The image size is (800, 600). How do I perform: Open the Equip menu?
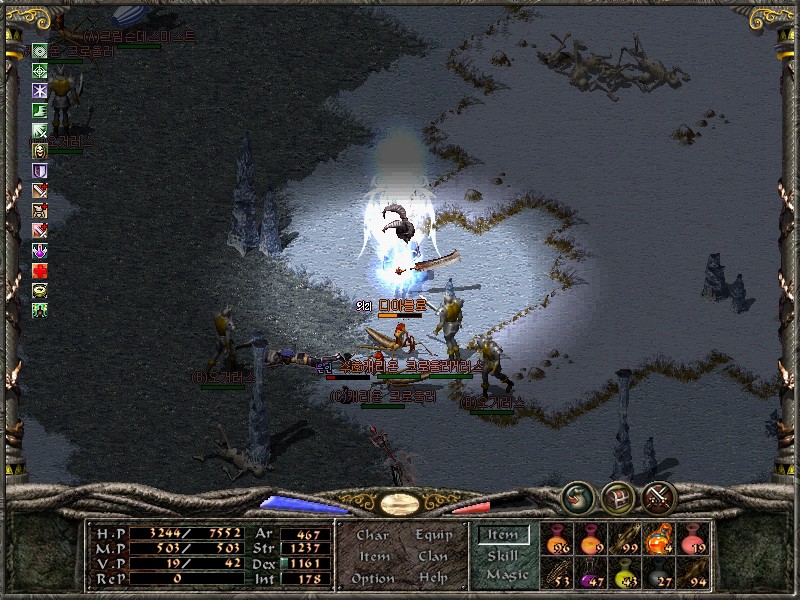433,535
